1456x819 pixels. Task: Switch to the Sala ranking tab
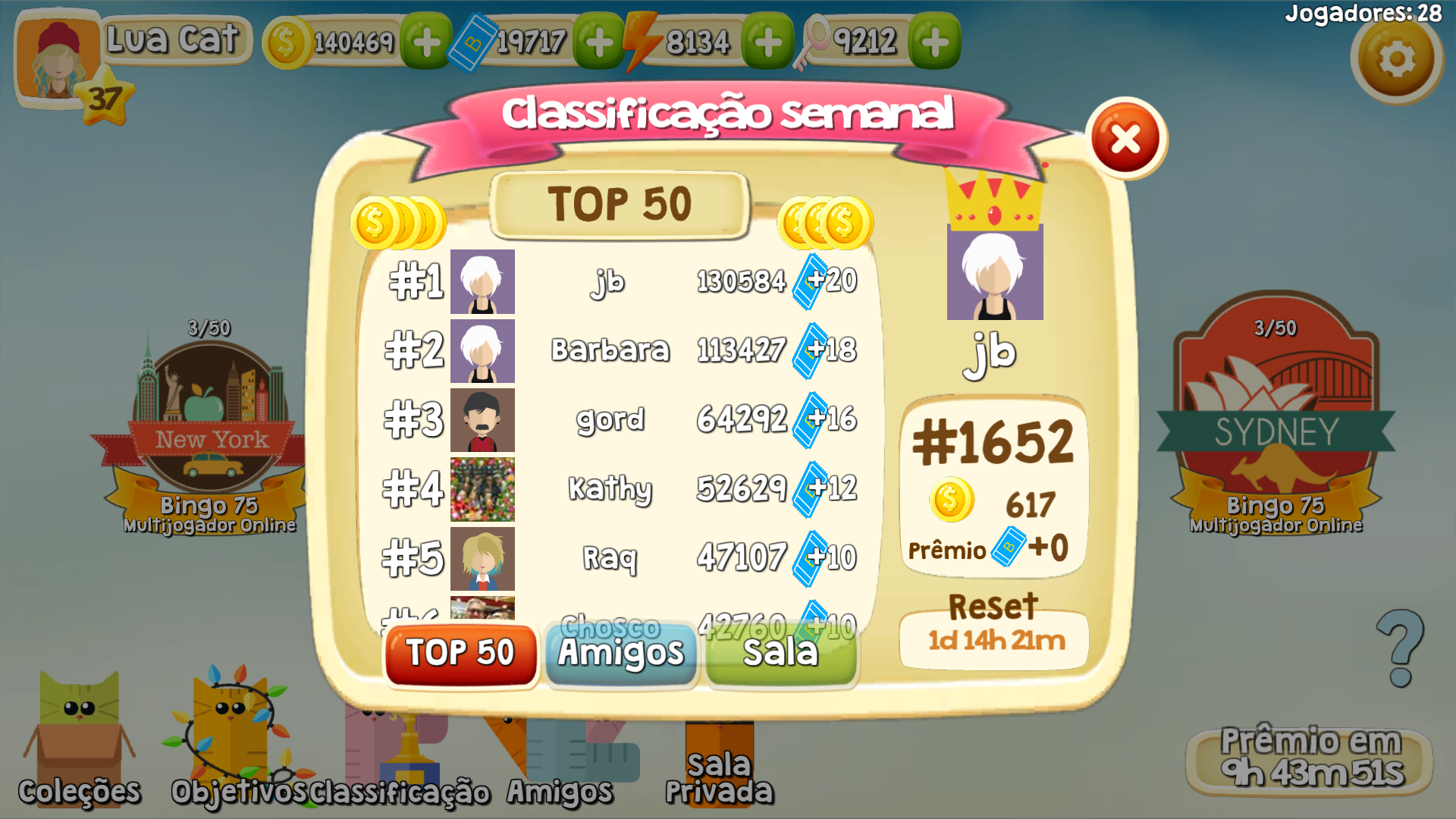click(781, 653)
